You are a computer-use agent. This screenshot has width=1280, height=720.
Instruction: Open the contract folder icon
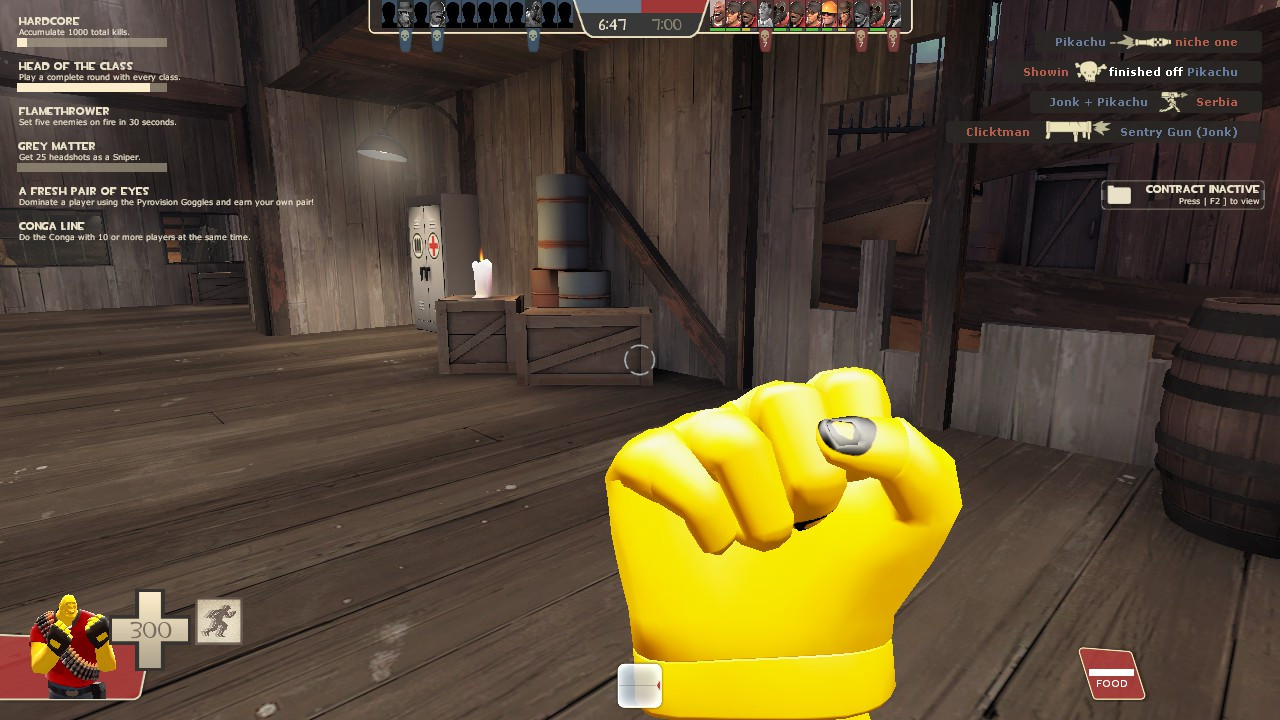(x=1120, y=193)
